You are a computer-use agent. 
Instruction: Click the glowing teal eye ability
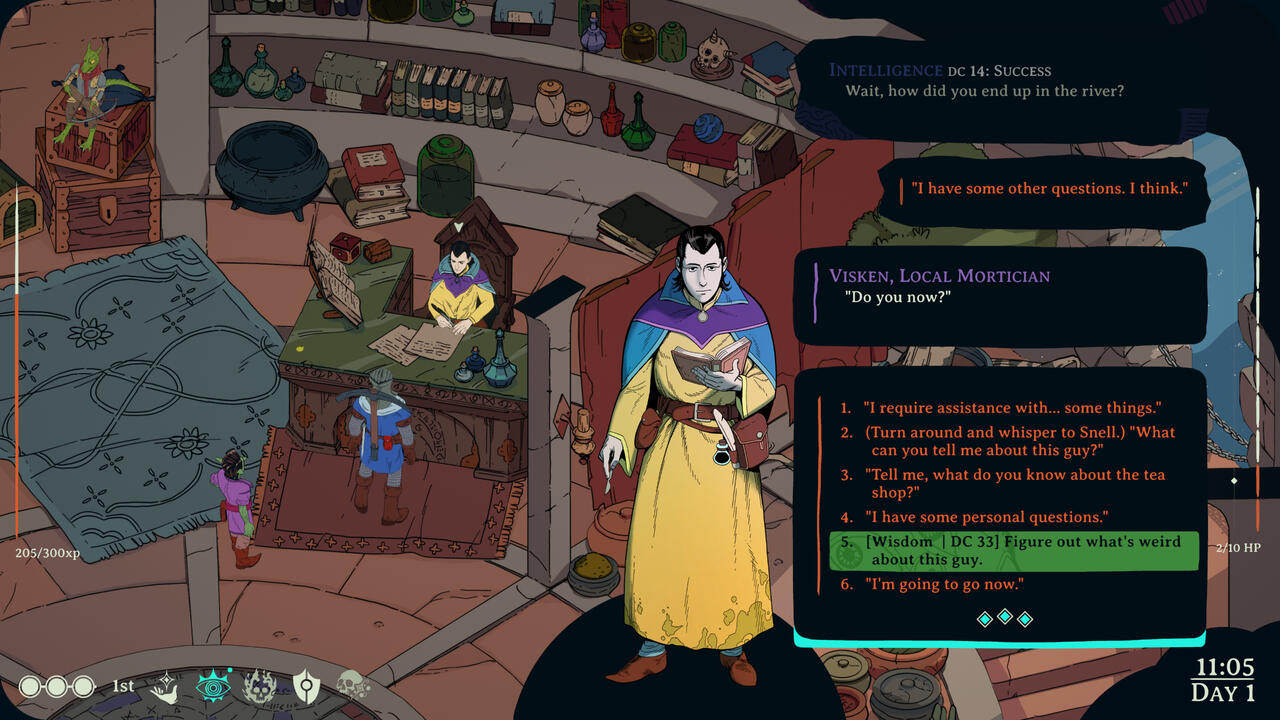212,686
